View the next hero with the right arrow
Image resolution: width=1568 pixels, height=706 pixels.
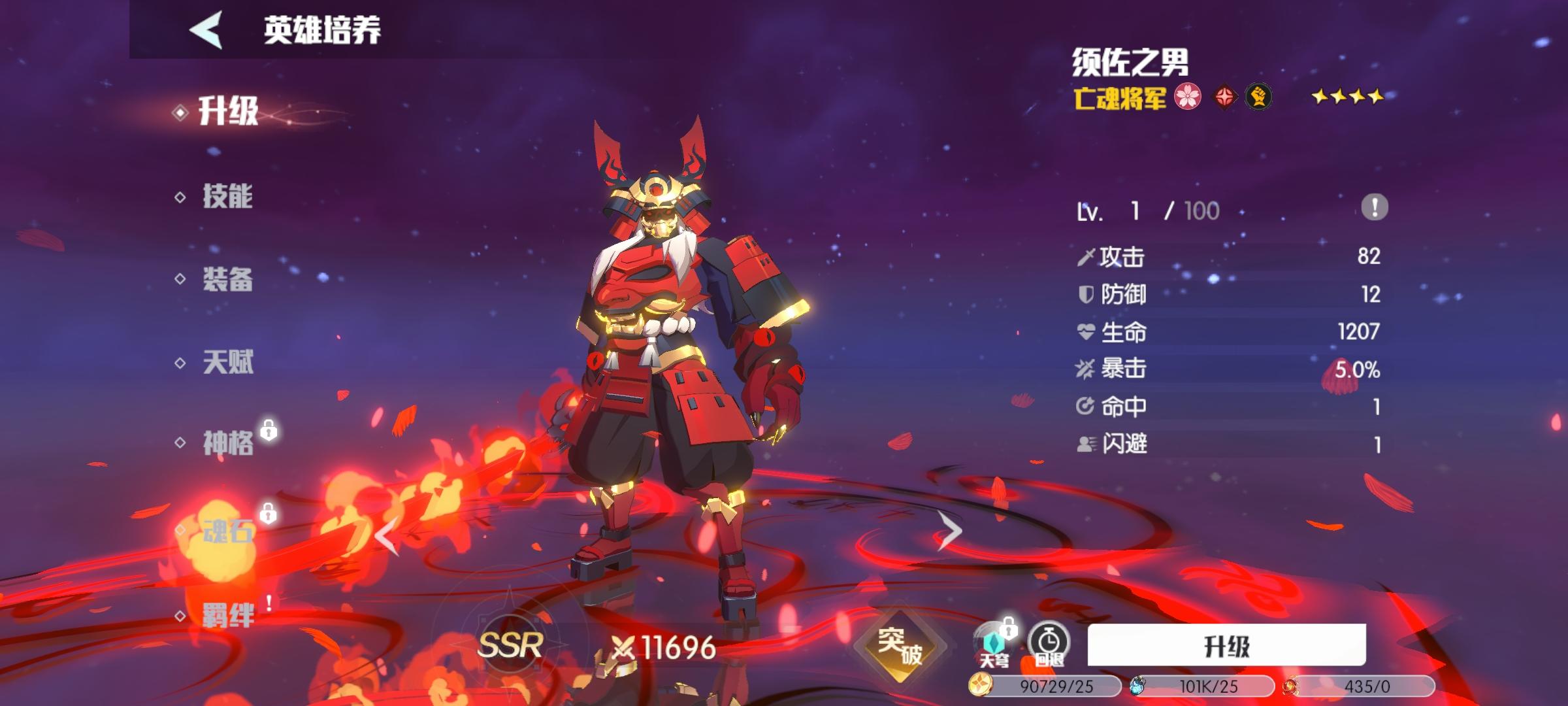[949, 531]
